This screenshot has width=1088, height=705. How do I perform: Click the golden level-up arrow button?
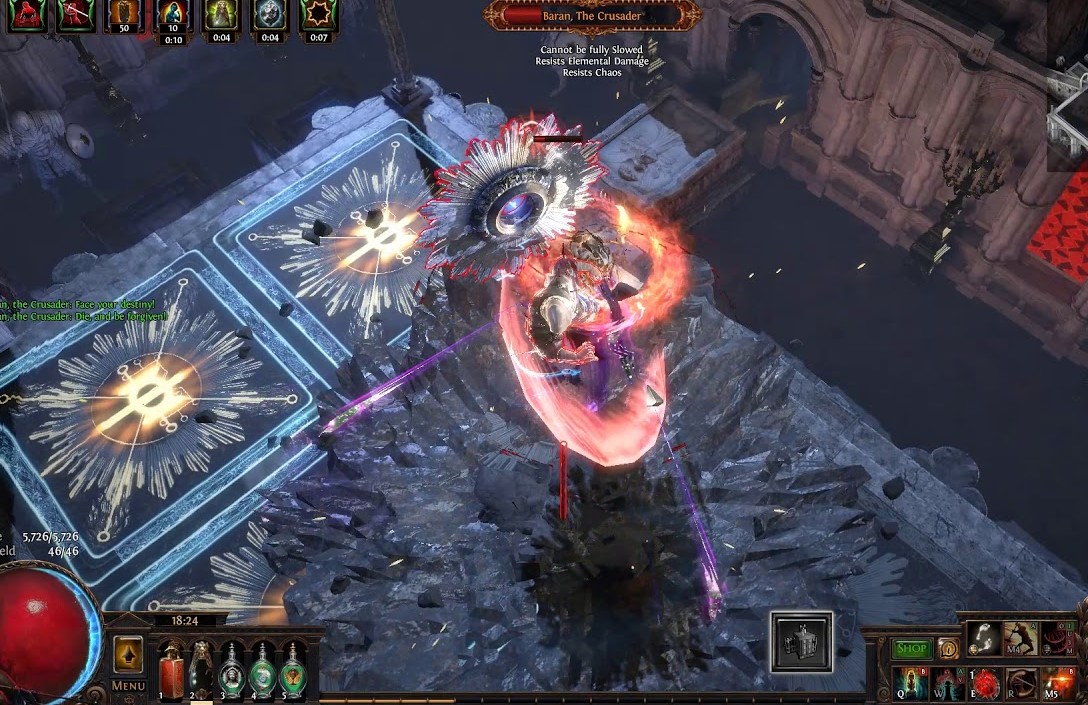tap(127, 653)
